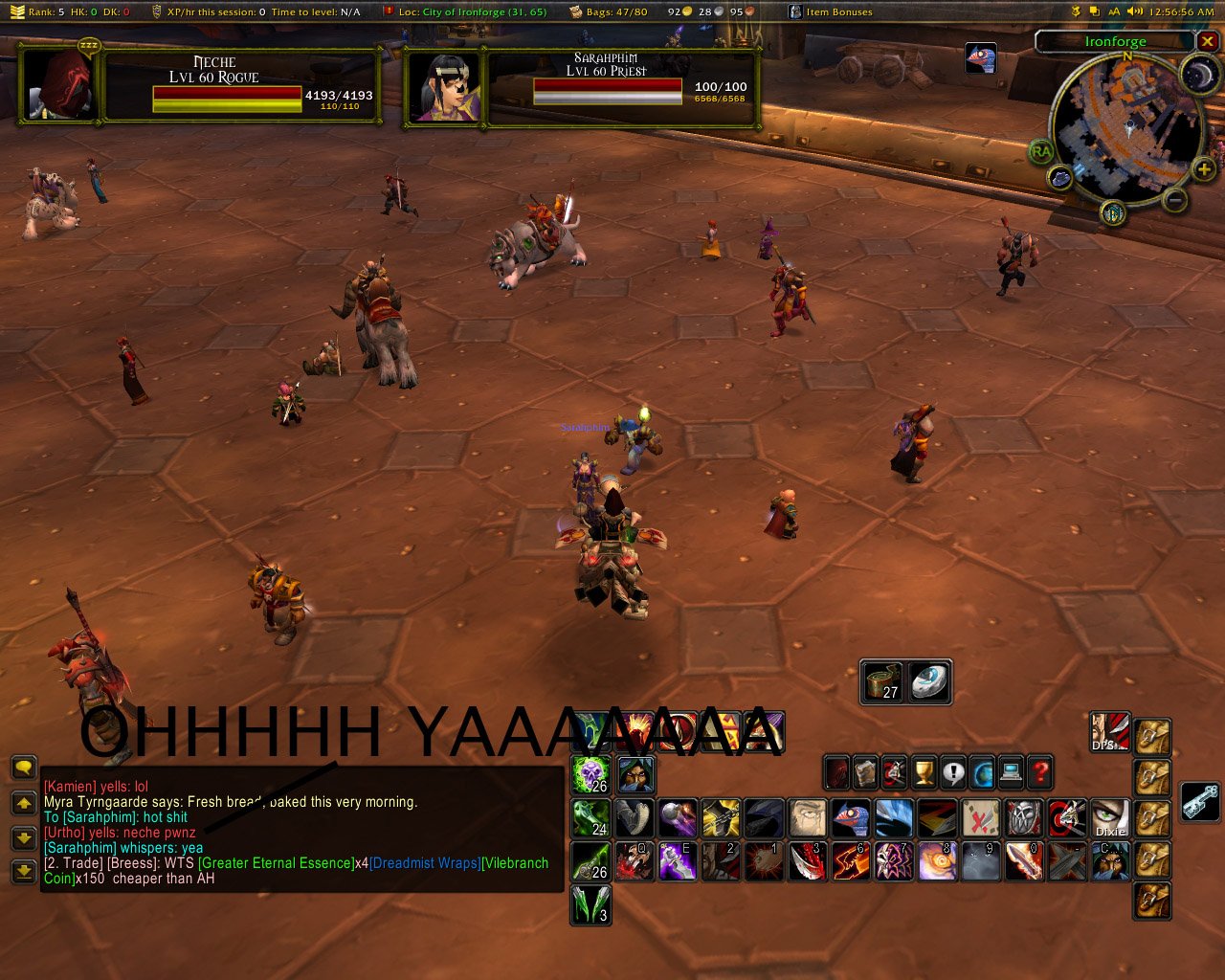This screenshot has height=980, width=1225.
Task: Select Neche's rogue player portrait
Action: 60,84
